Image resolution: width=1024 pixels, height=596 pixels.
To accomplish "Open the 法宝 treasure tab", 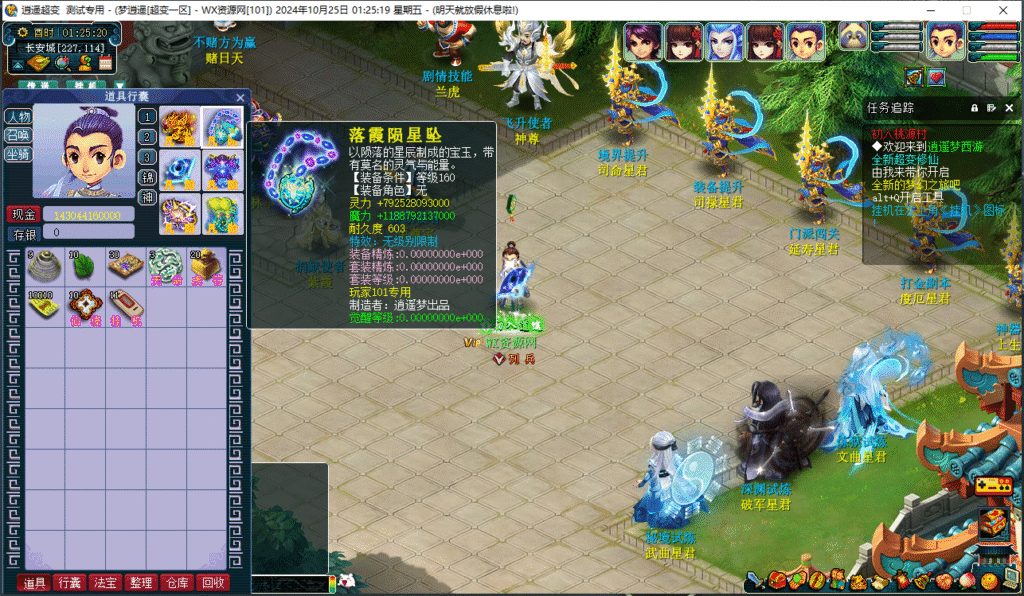I will pyautogui.click(x=104, y=583).
